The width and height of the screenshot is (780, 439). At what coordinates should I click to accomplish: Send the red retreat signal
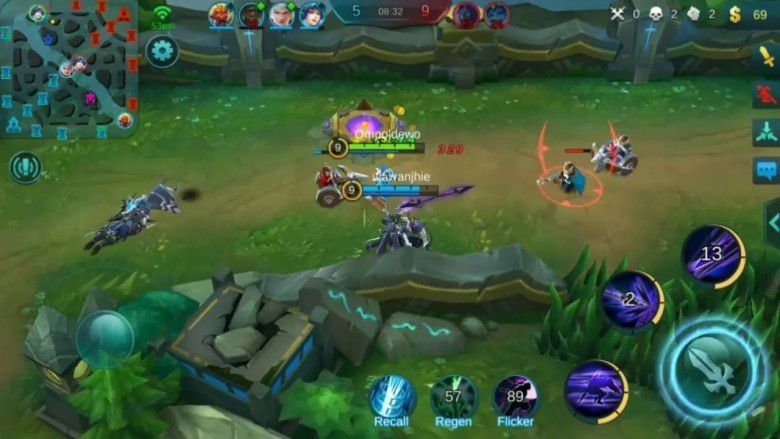[766, 94]
